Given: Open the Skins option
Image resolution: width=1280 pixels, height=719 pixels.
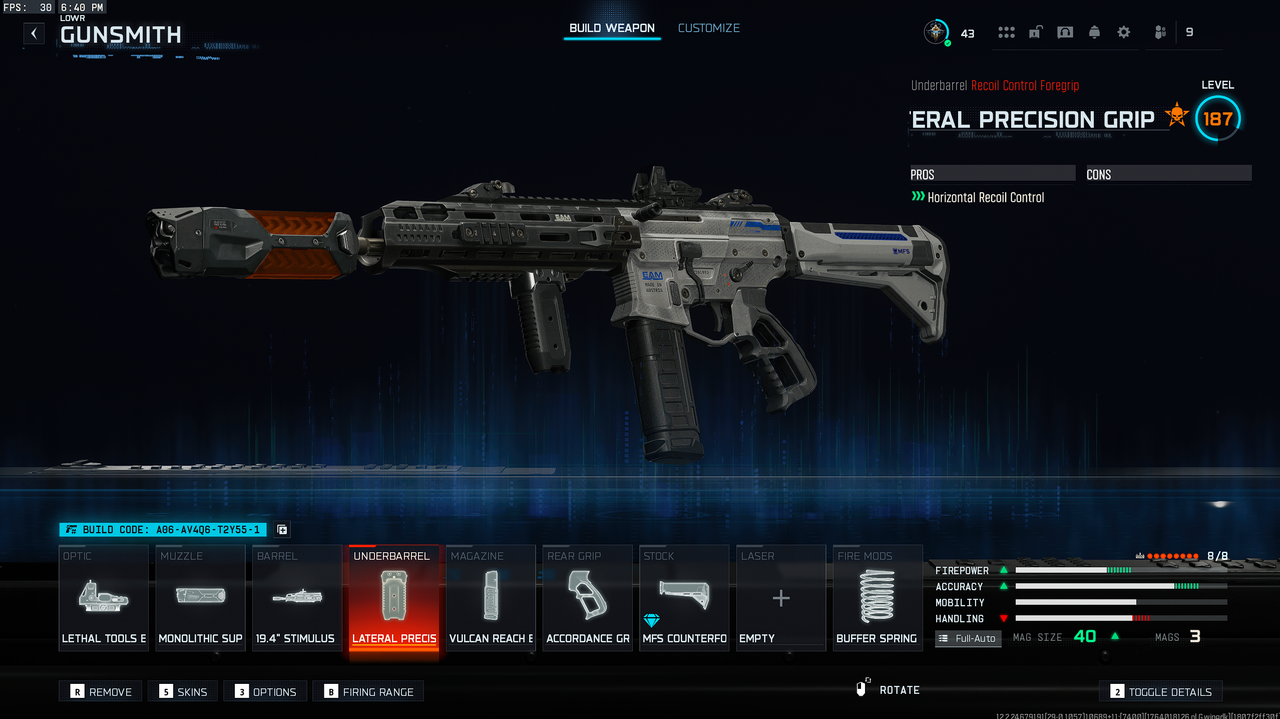Looking at the screenshot, I should coord(182,691).
